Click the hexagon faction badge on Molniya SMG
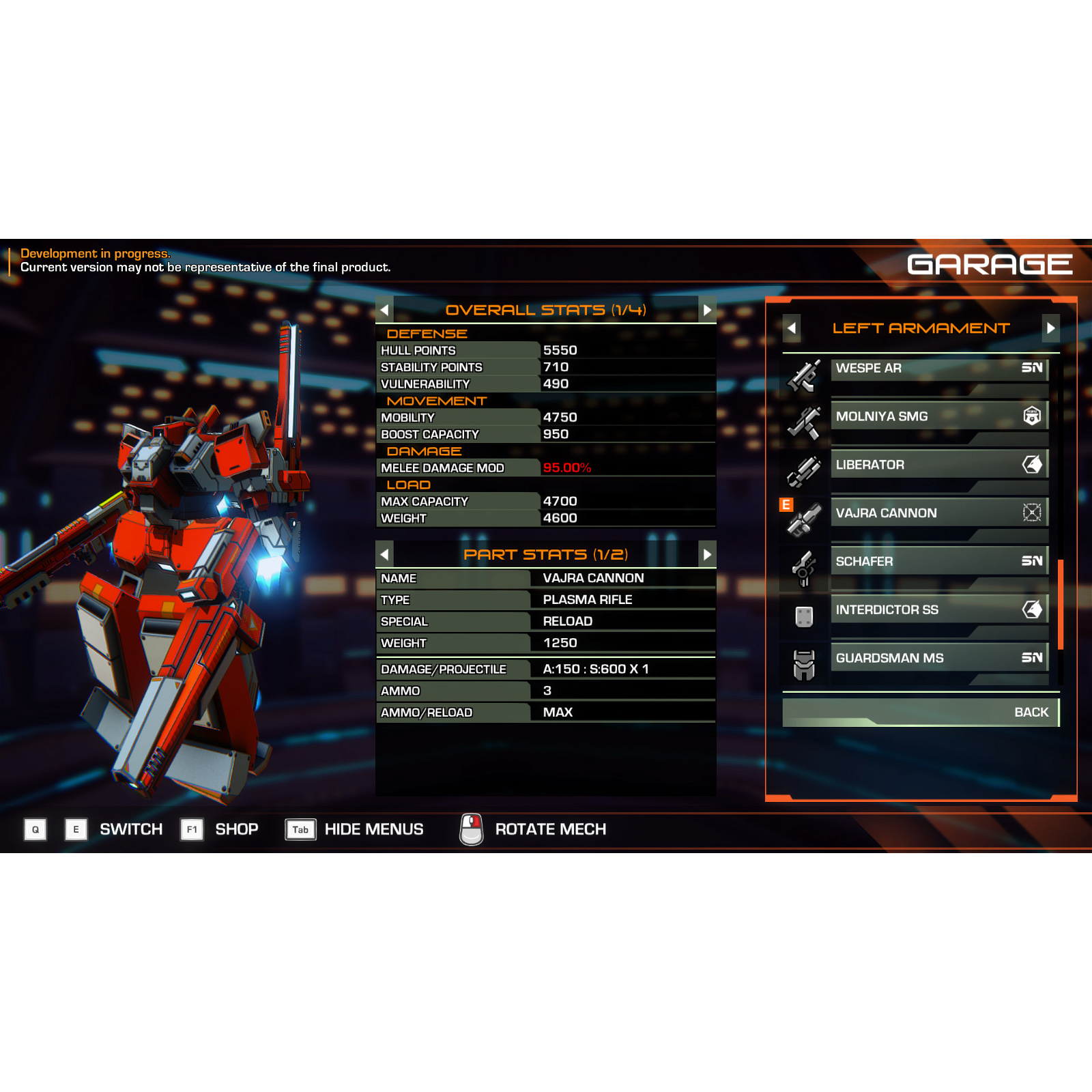This screenshot has width=1092, height=1092. click(x=1032, y=416)
